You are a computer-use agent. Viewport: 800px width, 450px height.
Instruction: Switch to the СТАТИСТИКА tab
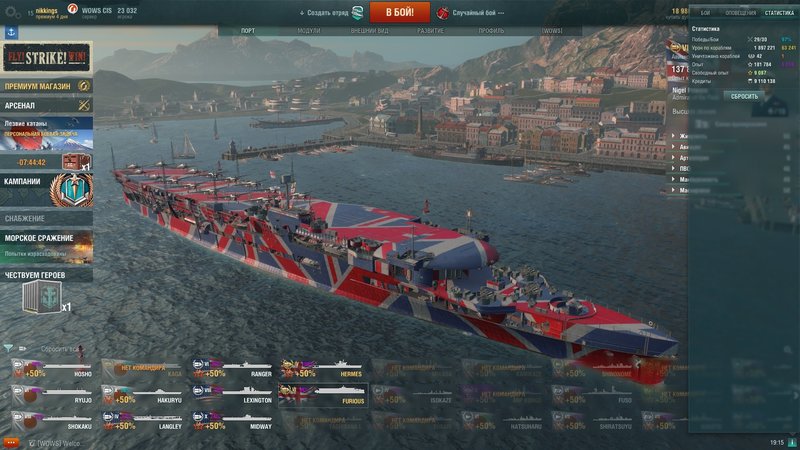pos(779,13)
